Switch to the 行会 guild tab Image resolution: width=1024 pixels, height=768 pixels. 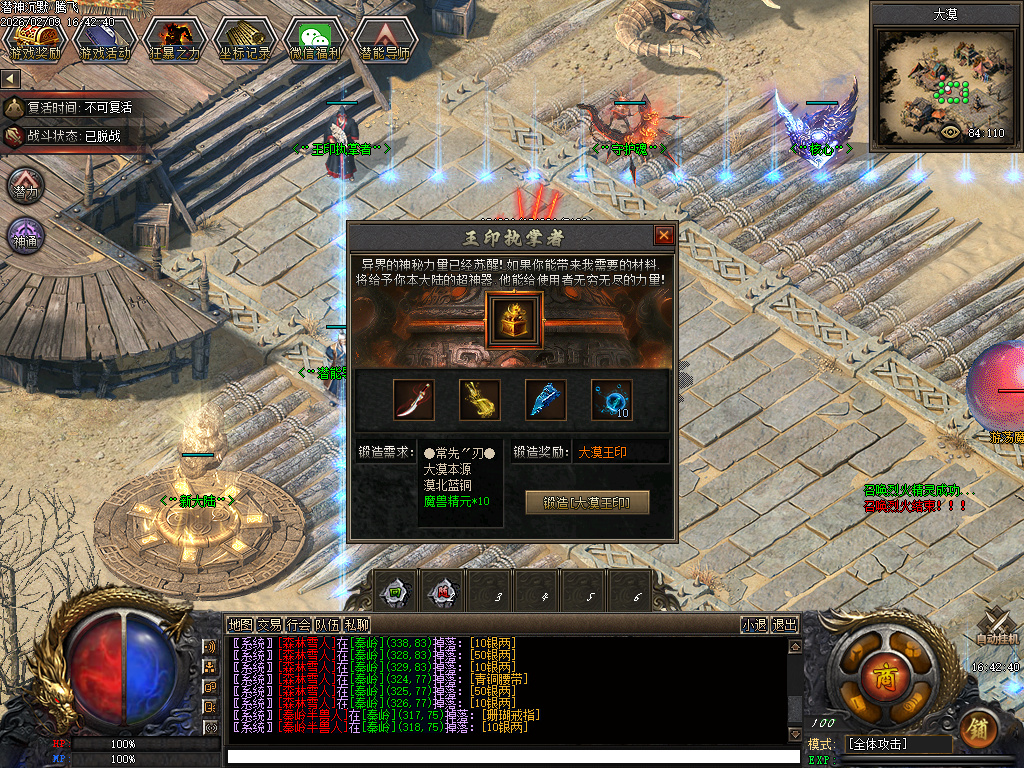pyautogui.click(x=298, y=625)
